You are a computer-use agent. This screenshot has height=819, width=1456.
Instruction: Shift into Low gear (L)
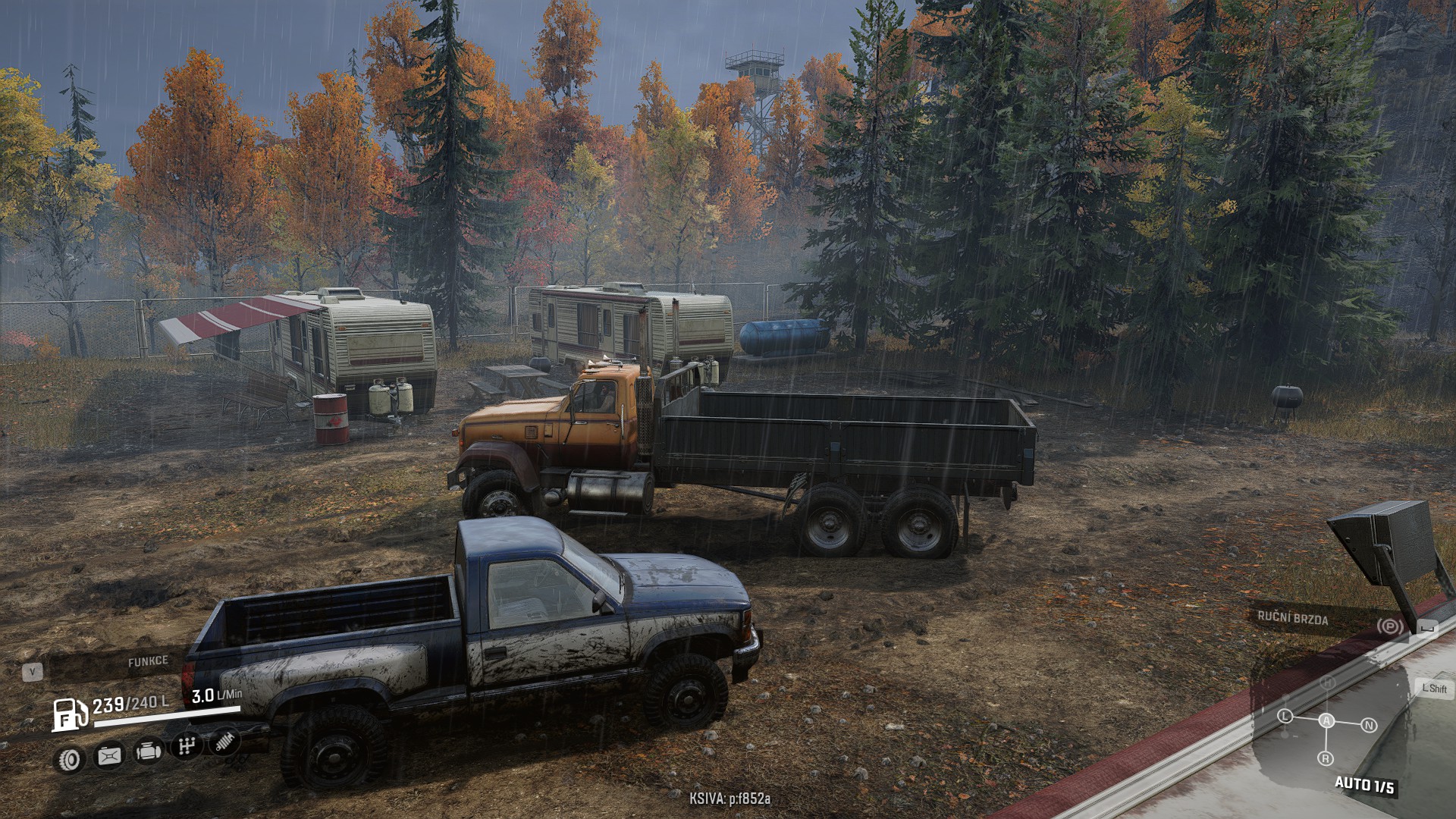(x=1285, y=716)
